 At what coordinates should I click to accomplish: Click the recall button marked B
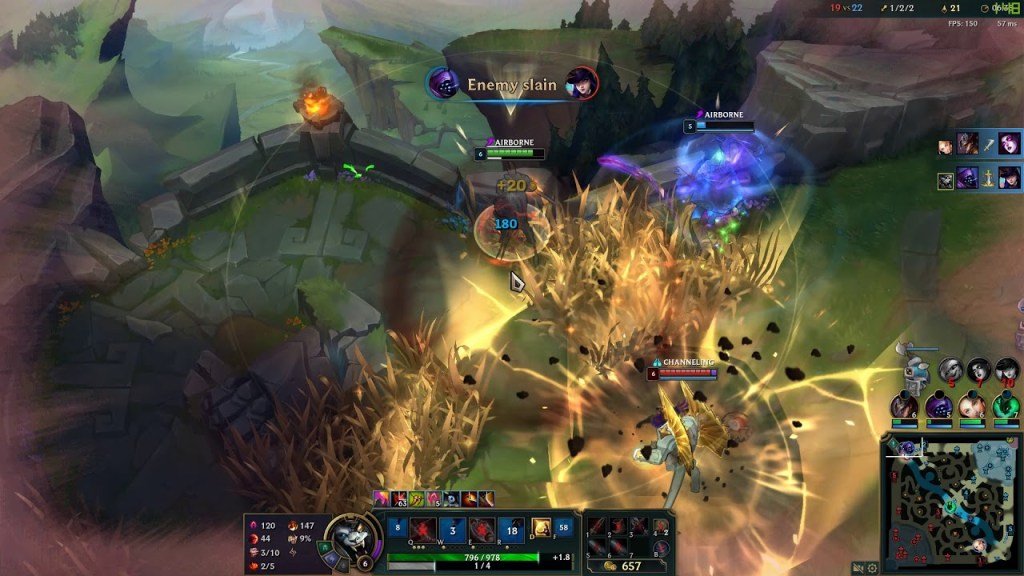point(660,547)
